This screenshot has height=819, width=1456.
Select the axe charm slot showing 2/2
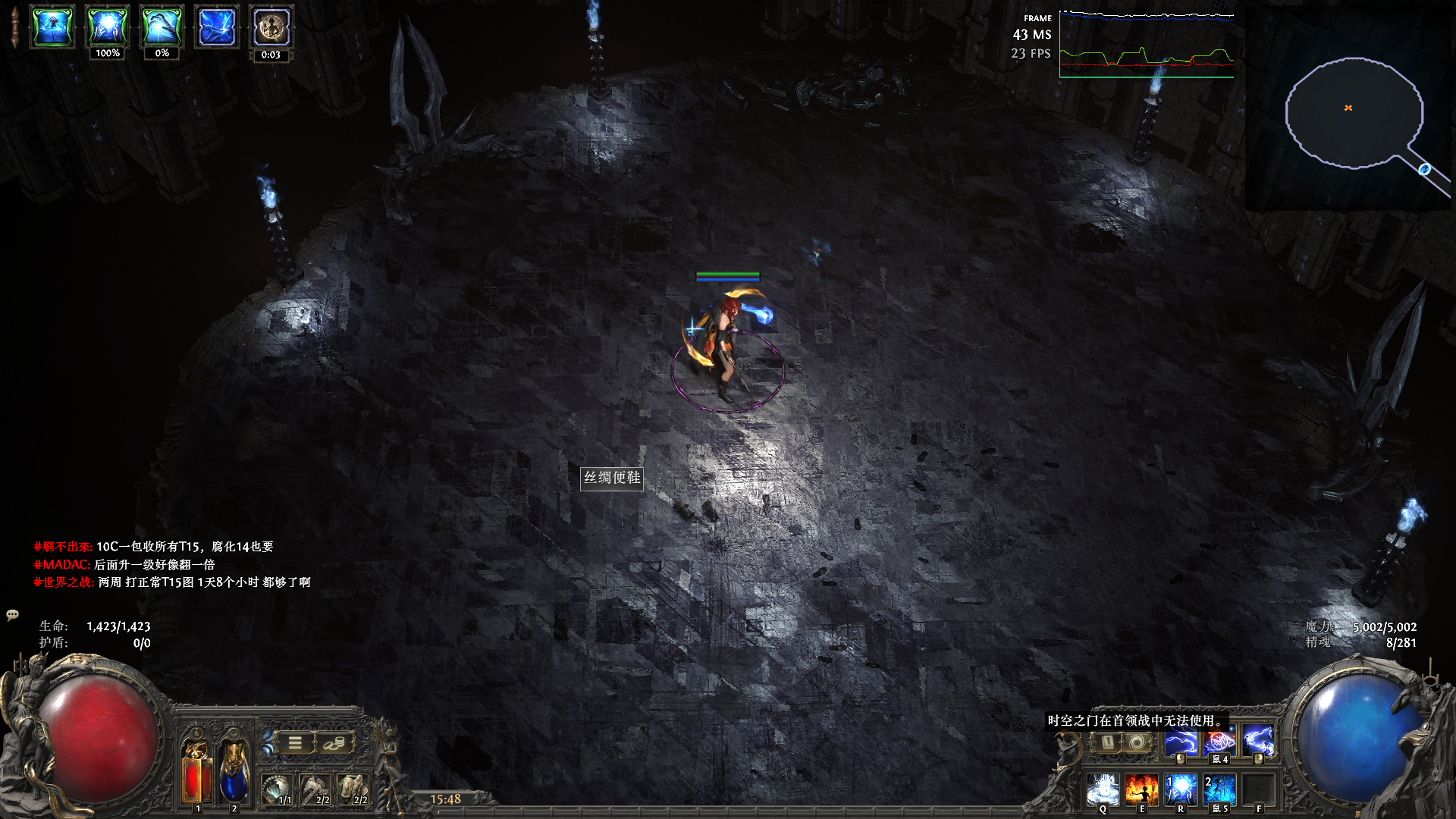click(315, 789)
